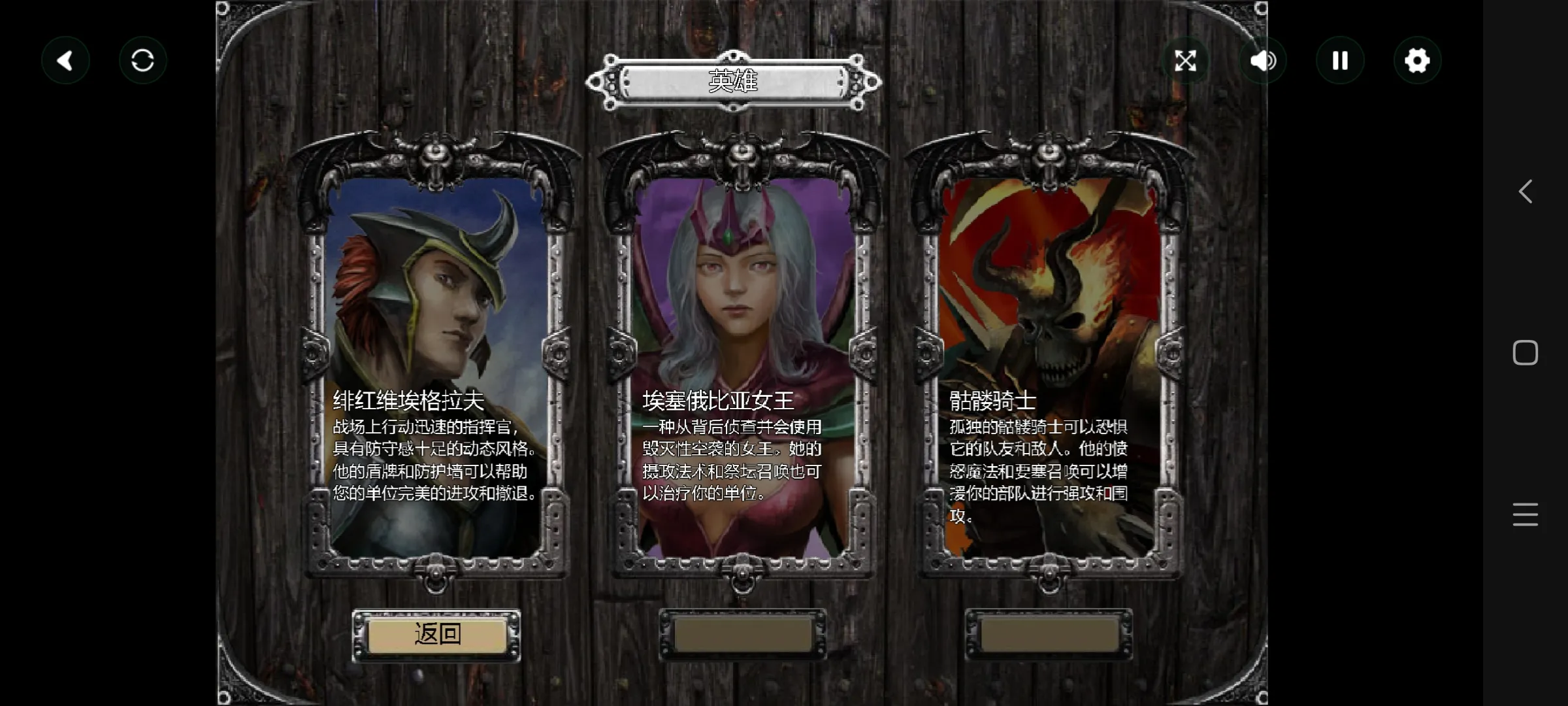The width and height of the screenshot is (1568, 706).
Task: Click the blank button under the skull knight
Action: (x=1049, y=635)
